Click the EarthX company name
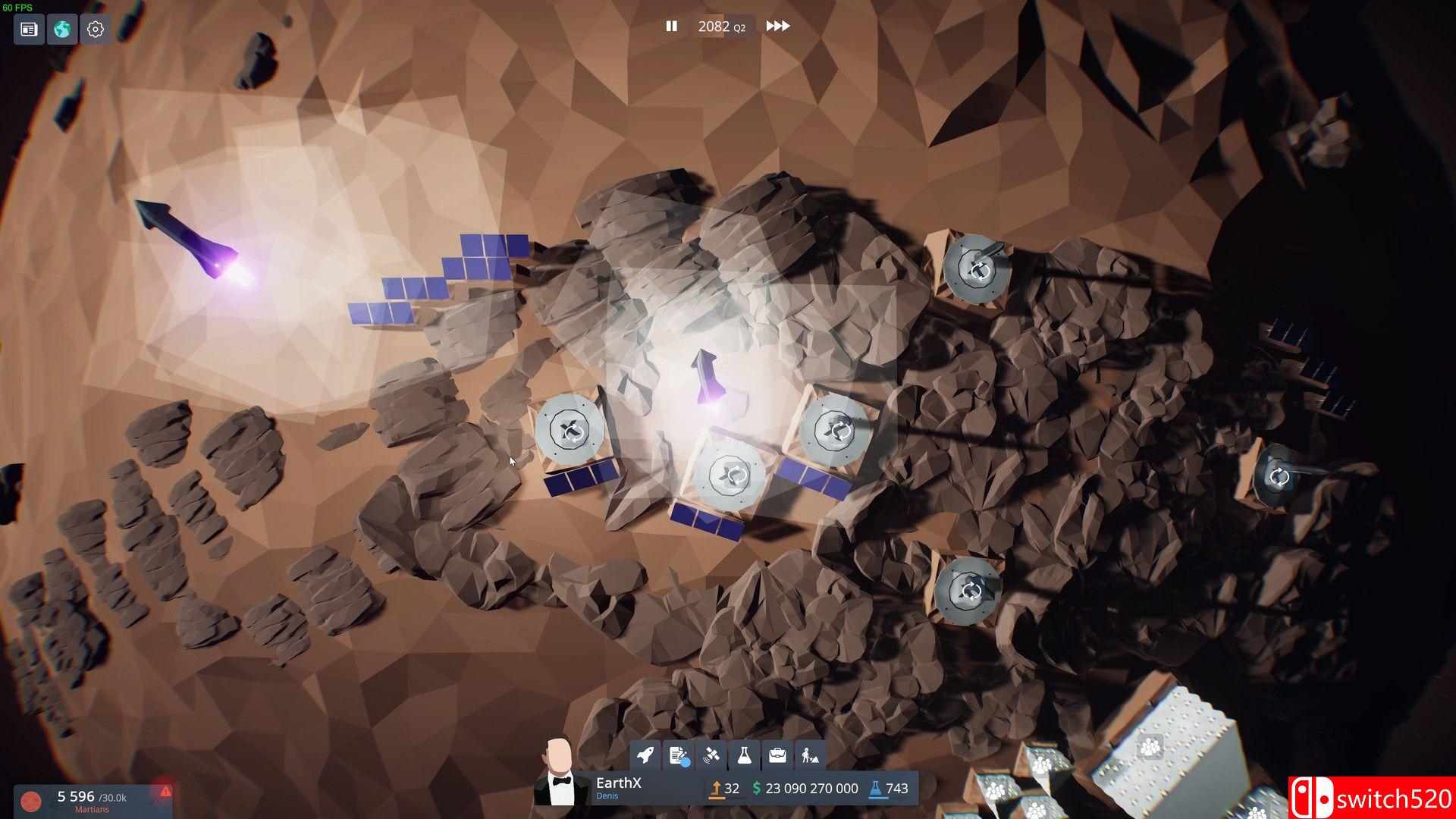 pyautogui.click(x=618, y=783)
